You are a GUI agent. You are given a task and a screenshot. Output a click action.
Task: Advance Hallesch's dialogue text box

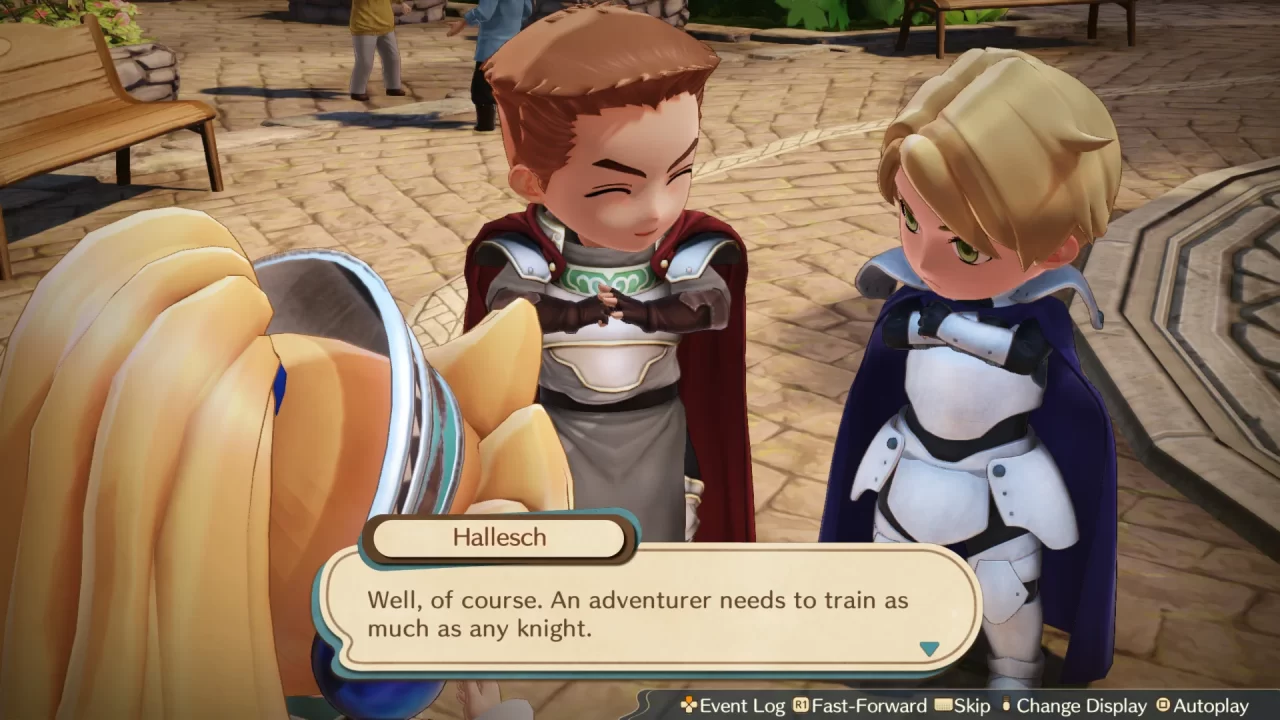(640, 614)
